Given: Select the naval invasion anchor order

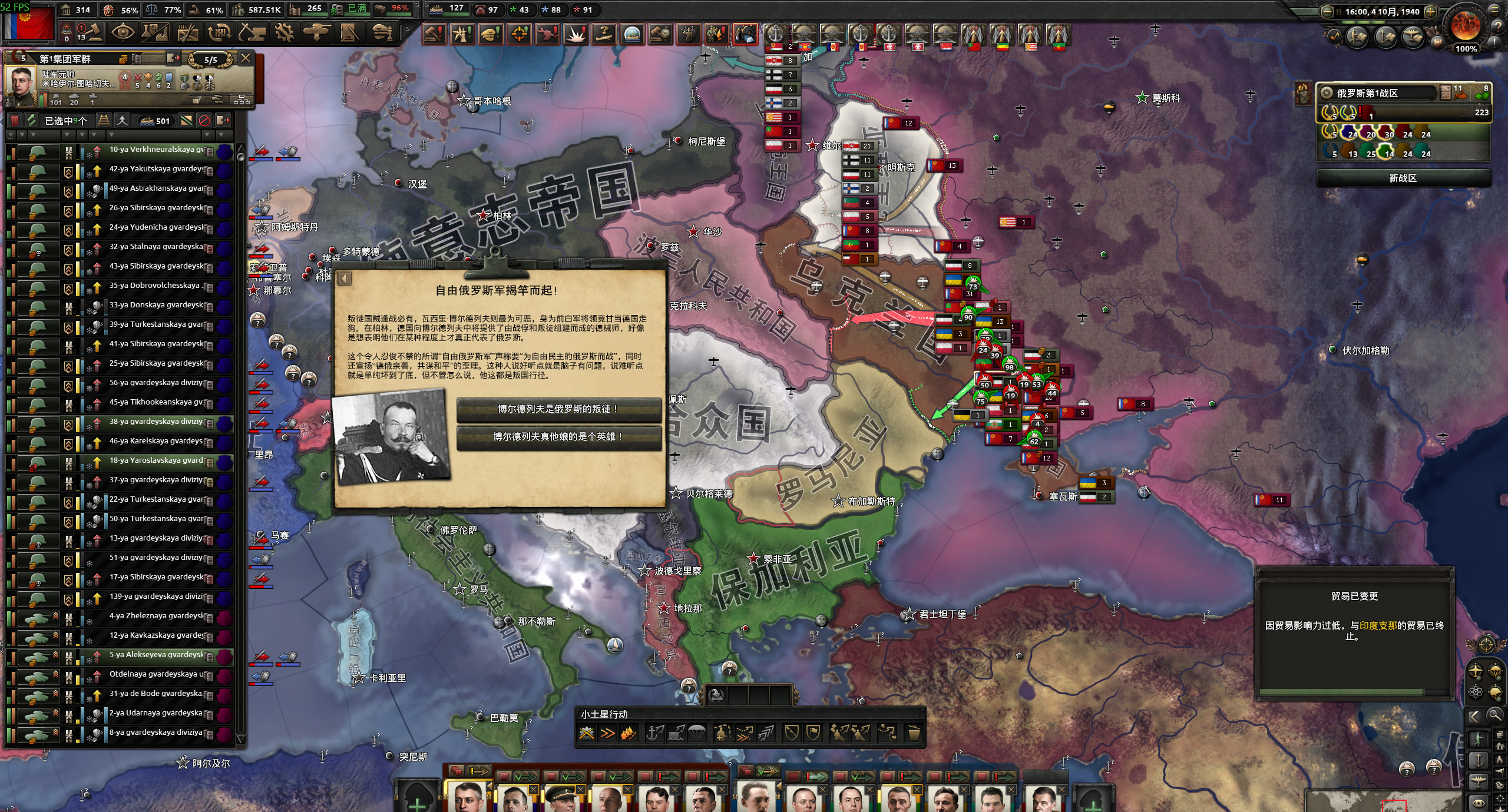Looking at the screenshot, I should click(654, 733).
